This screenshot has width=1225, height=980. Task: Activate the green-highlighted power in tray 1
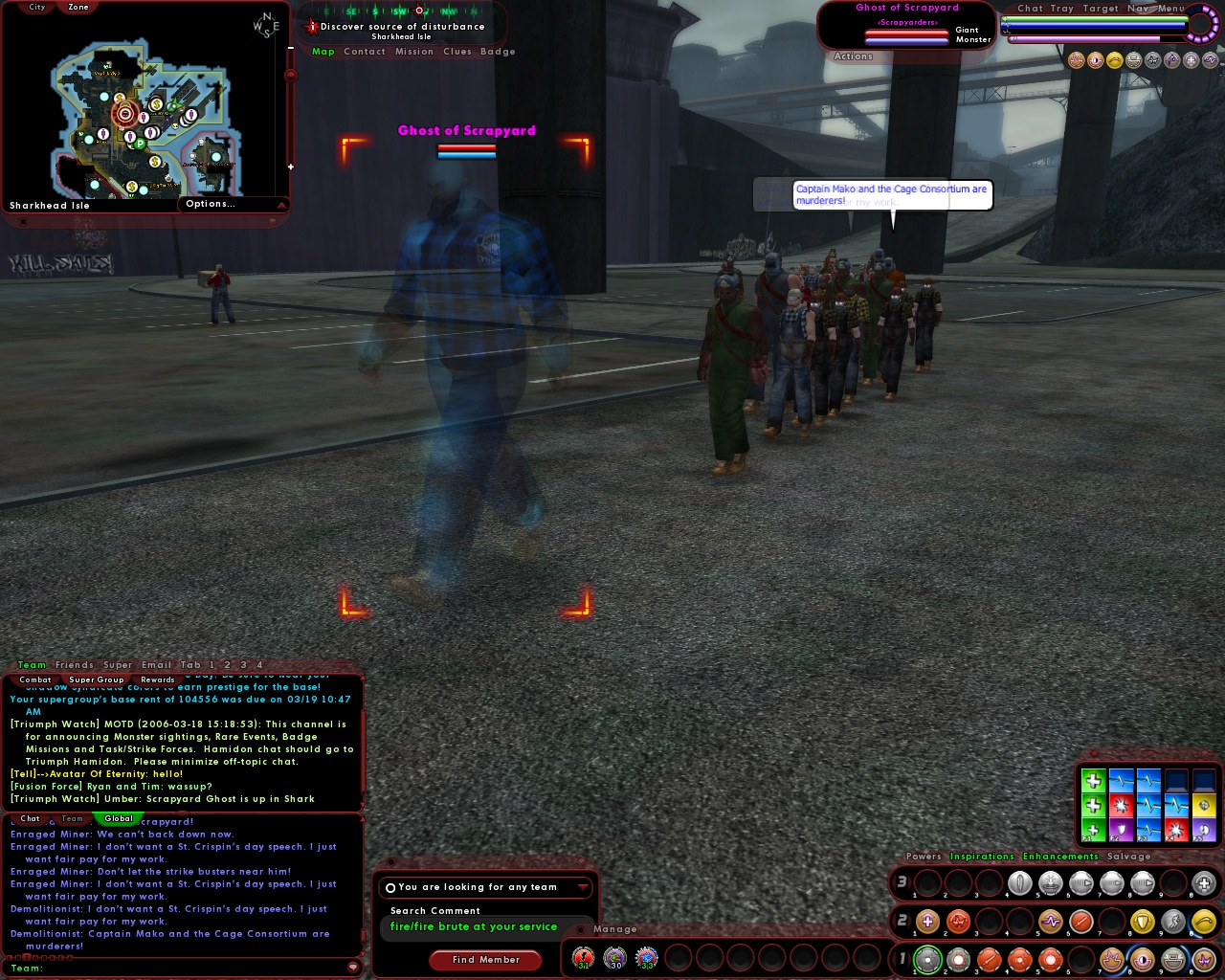(929, 959)
